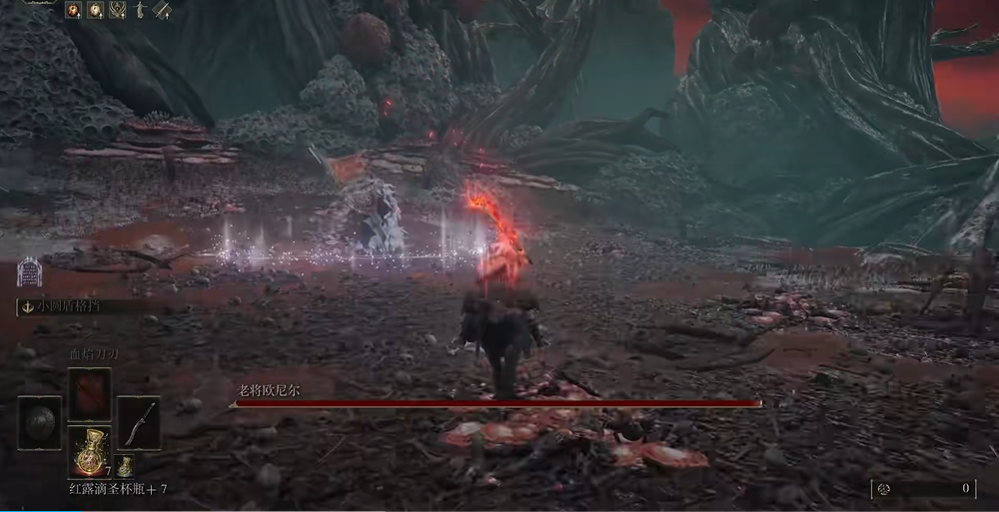
Task: Click the Bloodflame Blade spell slot
Action: [90, 394]
